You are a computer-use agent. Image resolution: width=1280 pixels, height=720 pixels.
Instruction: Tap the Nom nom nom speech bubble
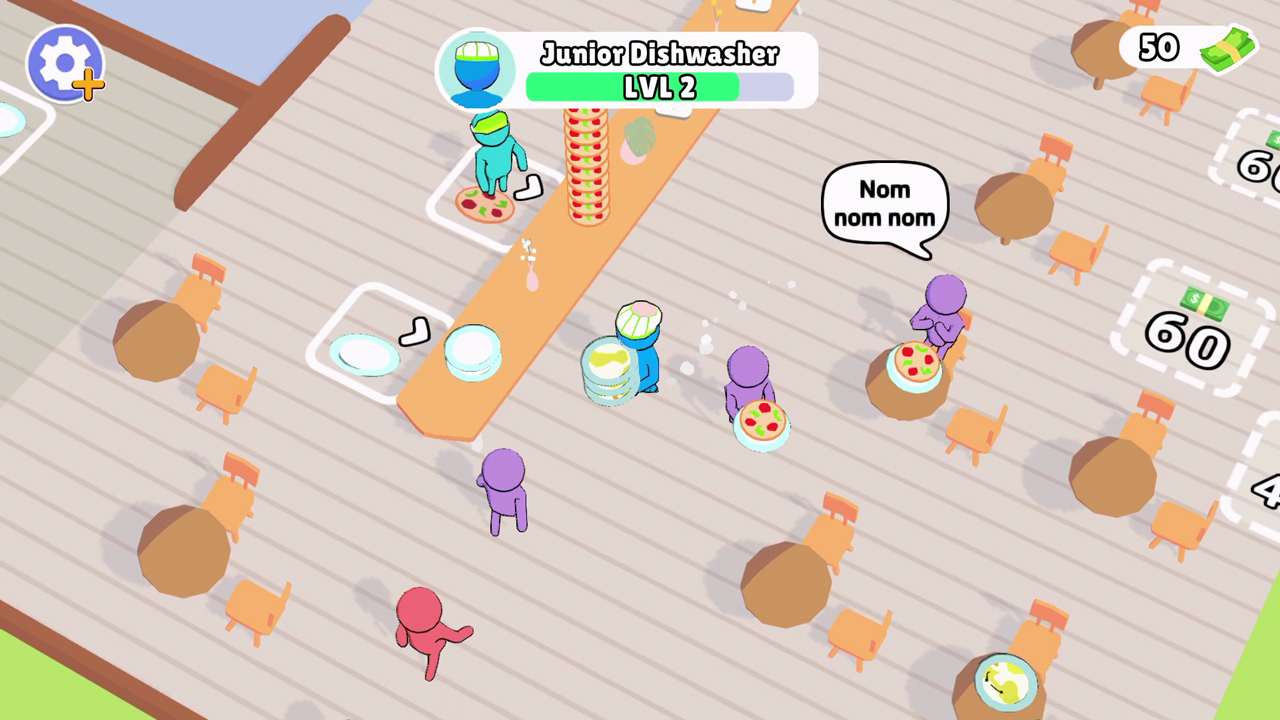884,203
